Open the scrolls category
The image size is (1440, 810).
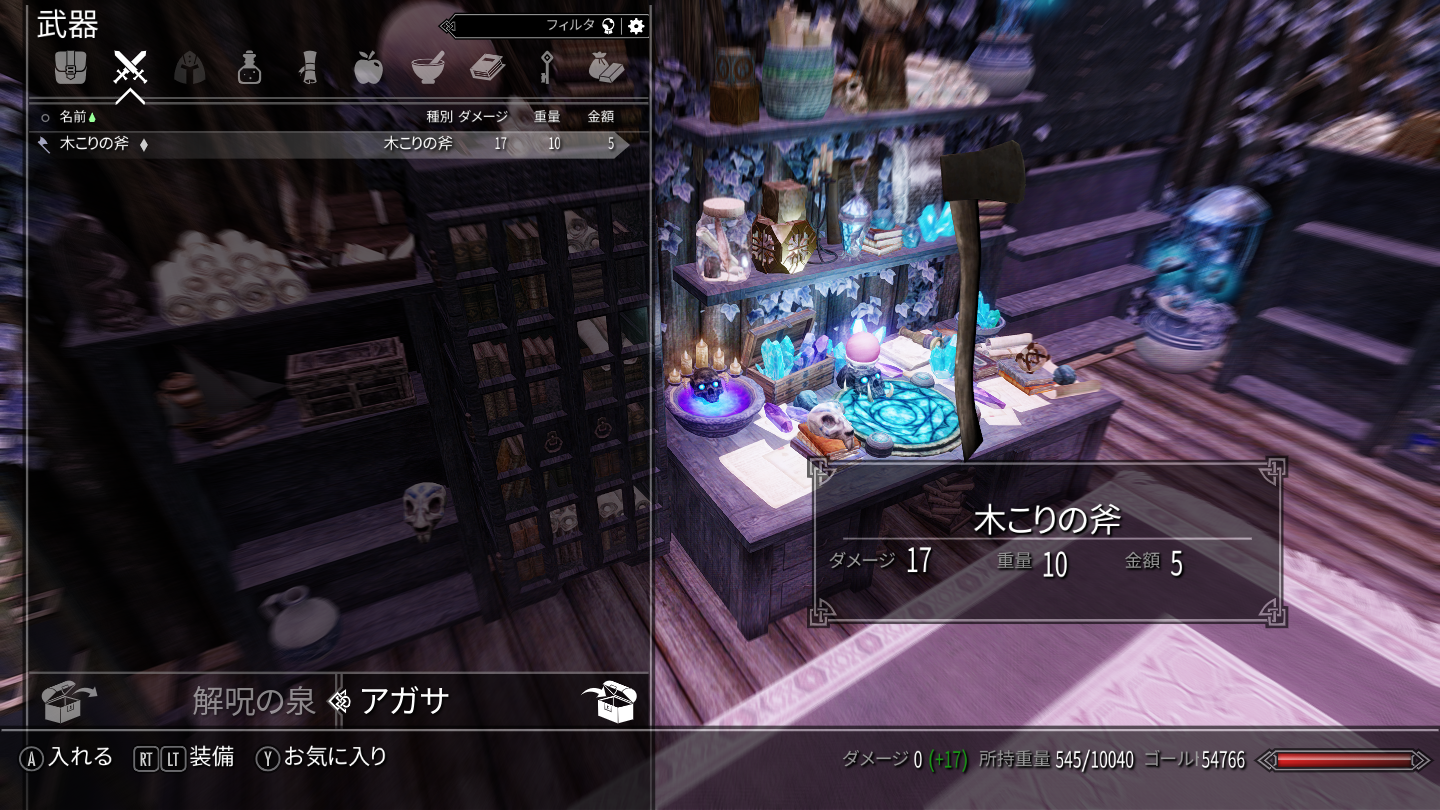[309, 68]
